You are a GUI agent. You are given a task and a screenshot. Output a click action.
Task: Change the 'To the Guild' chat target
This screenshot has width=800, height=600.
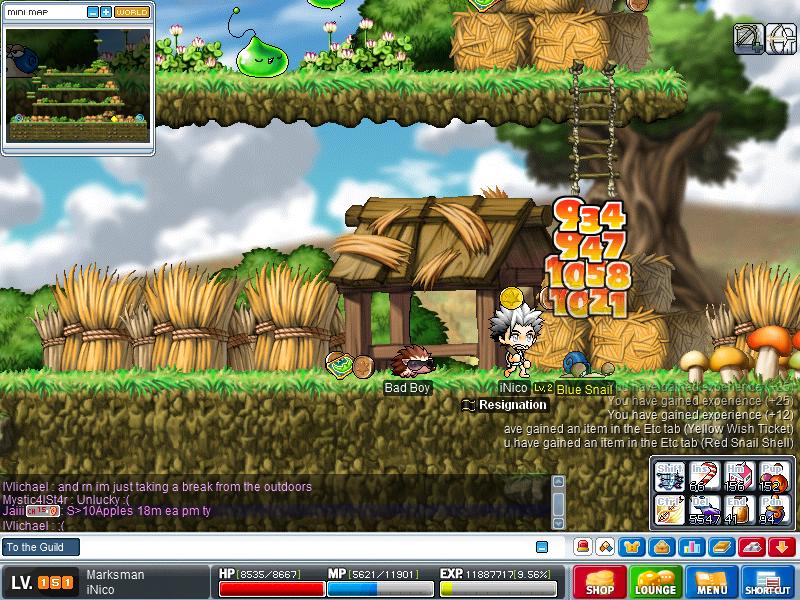point(40,547)
